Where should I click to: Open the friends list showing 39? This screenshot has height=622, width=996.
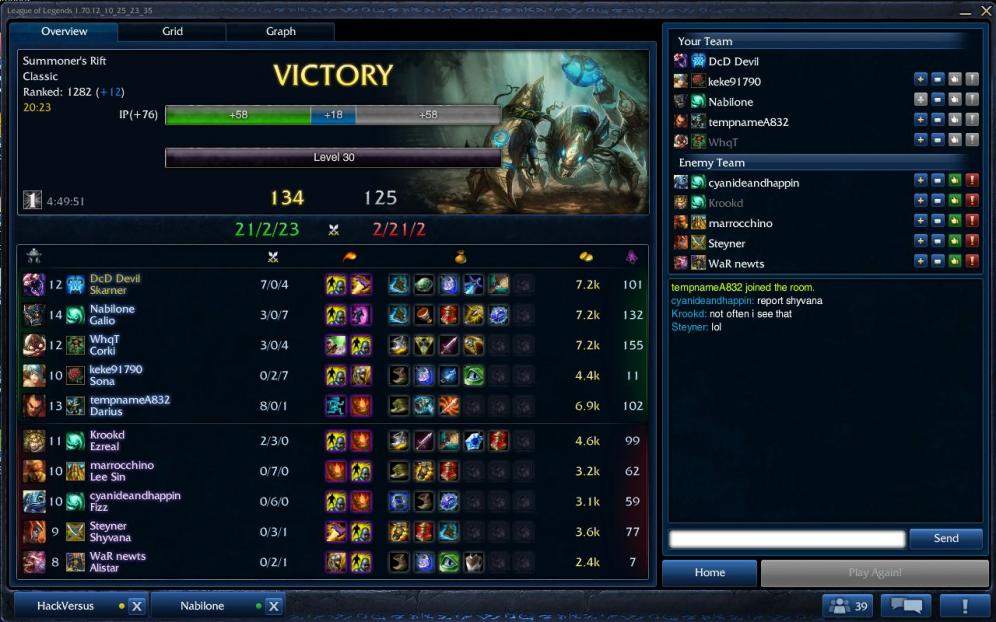coord(846,606)
